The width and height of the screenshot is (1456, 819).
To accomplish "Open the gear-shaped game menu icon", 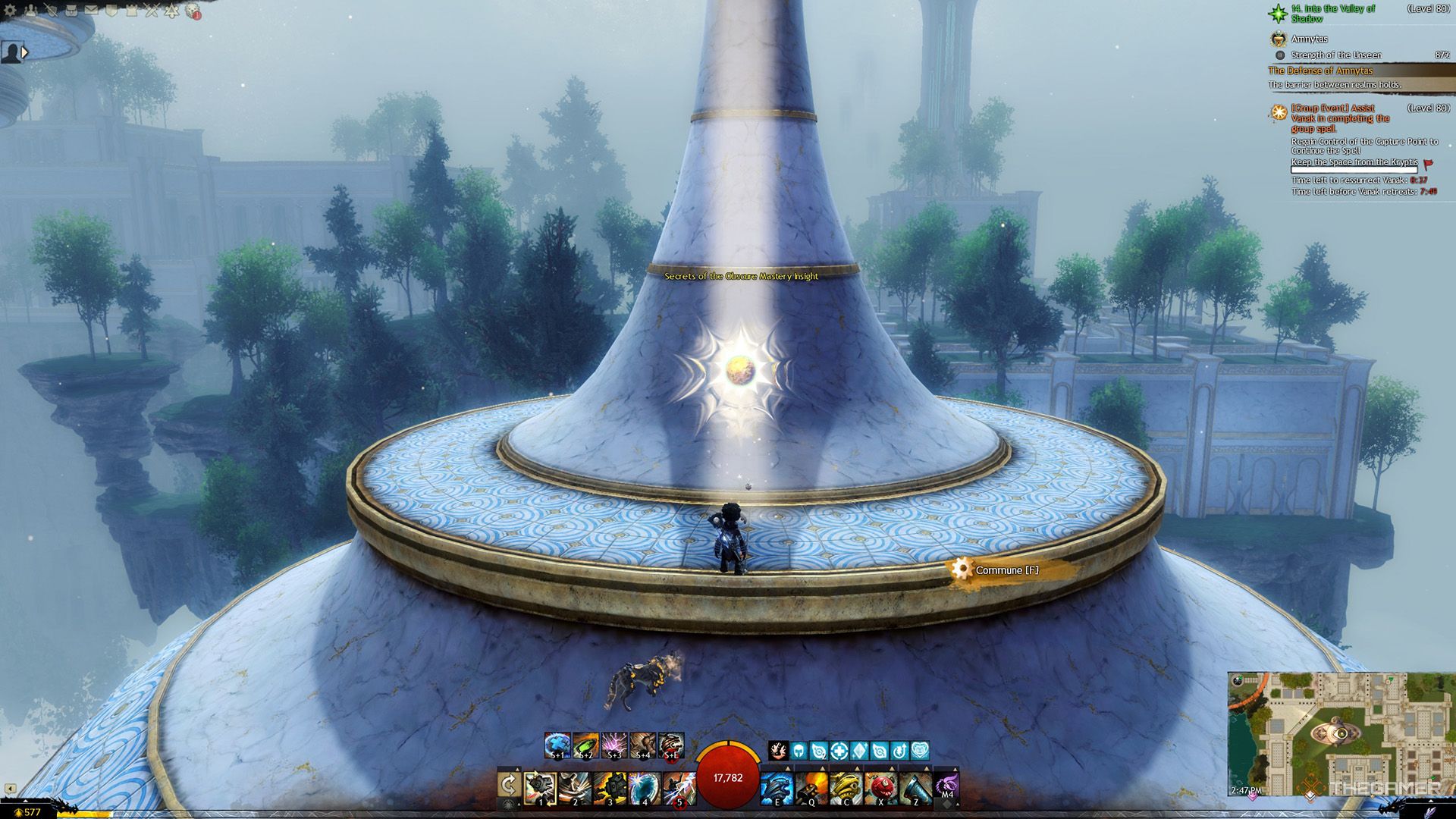I will [x=11, y=11].
